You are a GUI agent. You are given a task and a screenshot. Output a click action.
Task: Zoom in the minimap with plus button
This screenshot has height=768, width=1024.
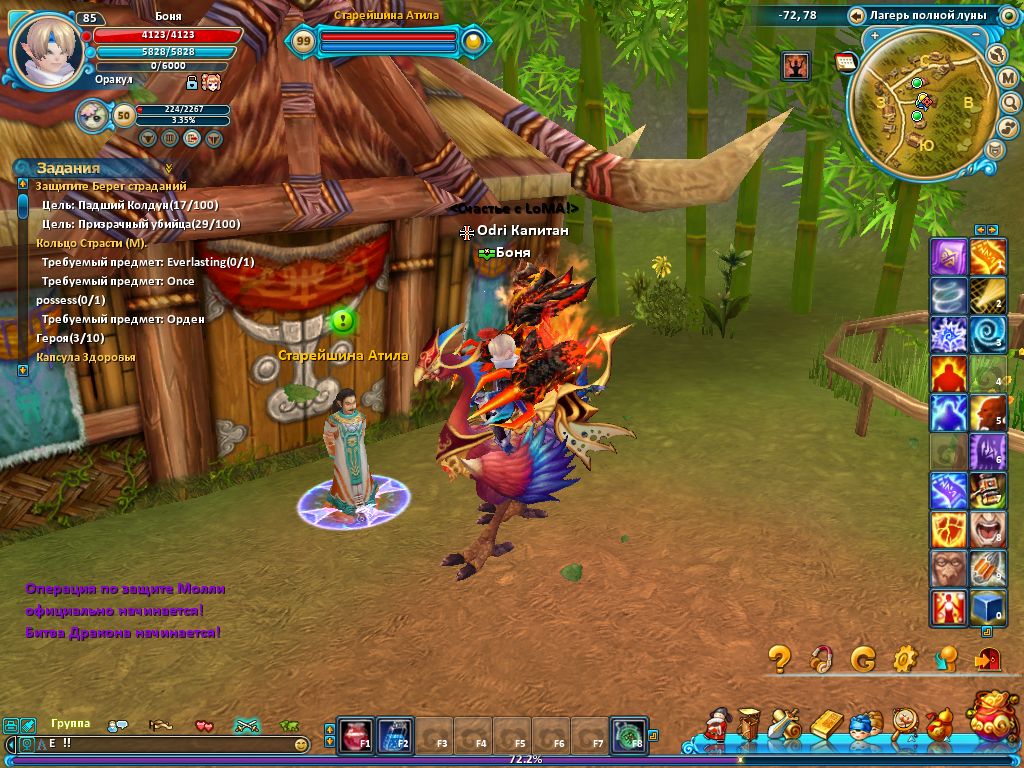(x=875, y=36)
